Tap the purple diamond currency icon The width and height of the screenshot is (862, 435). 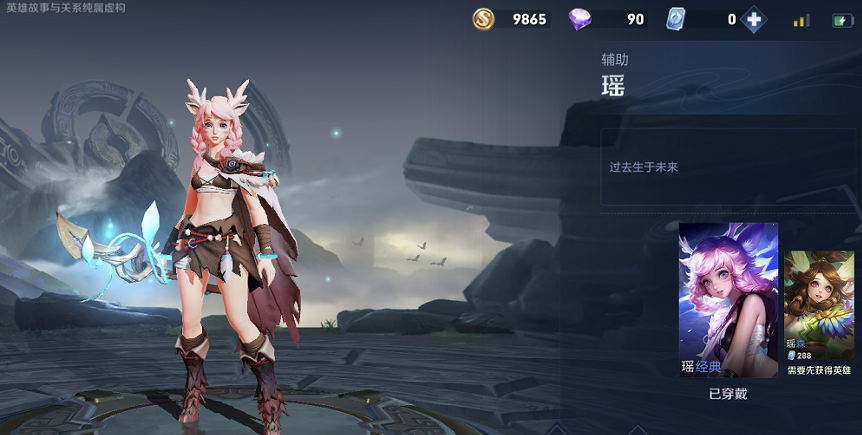[580, 19]
